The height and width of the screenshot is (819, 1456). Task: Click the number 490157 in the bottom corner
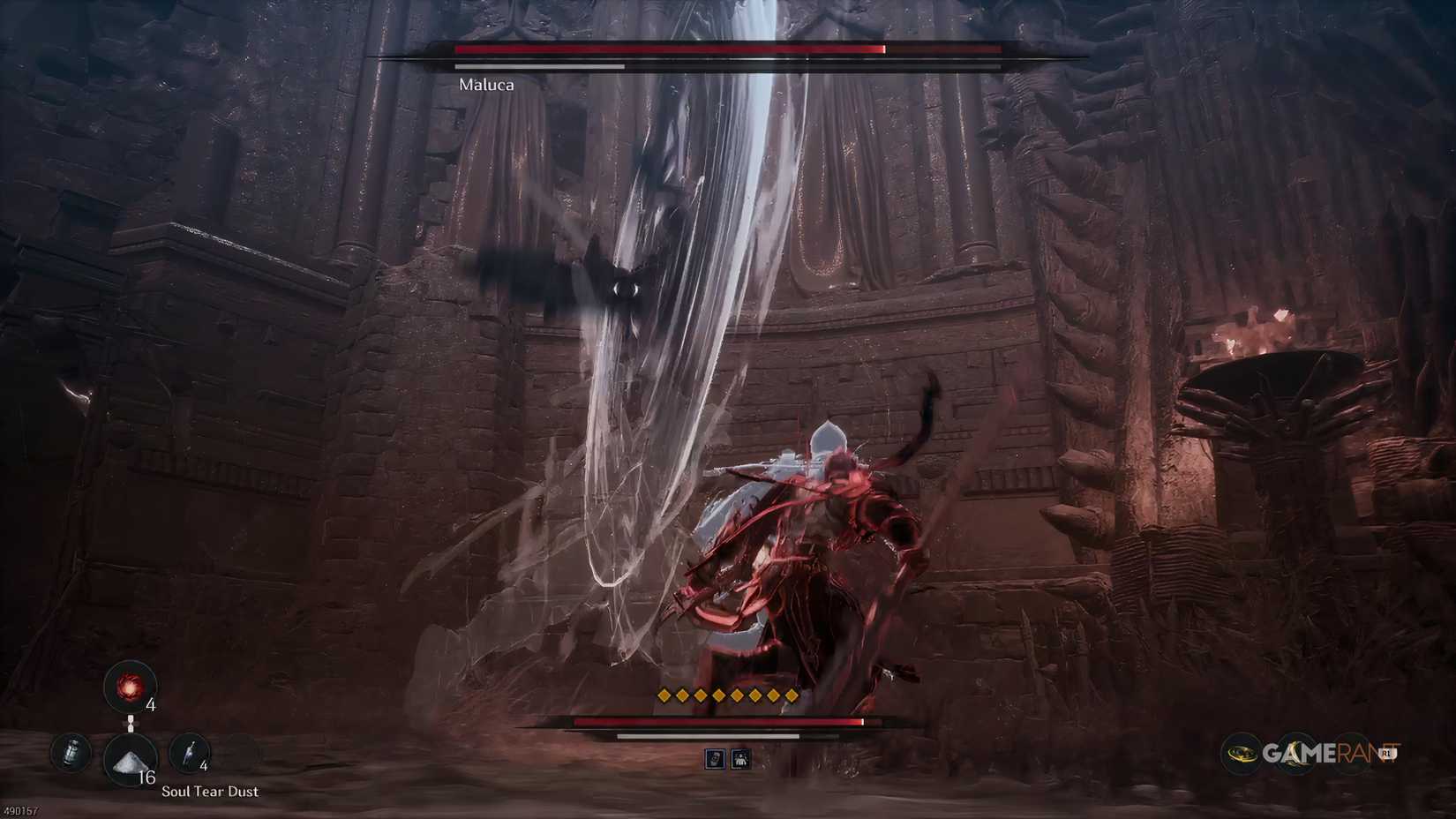(x=20, y=809)
